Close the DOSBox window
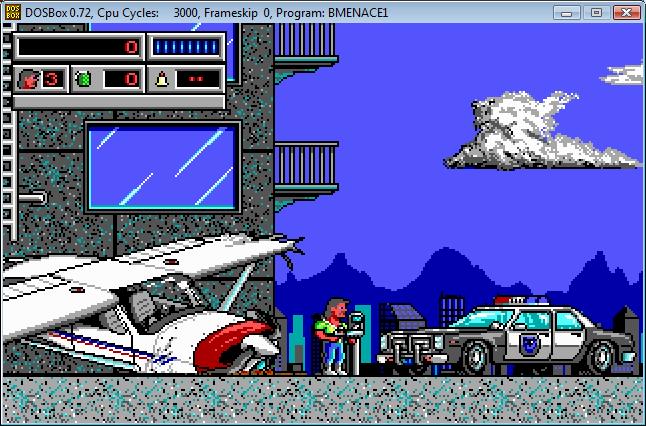The width and height of the screenshot is (646, 426). click(x=624, y=12)
